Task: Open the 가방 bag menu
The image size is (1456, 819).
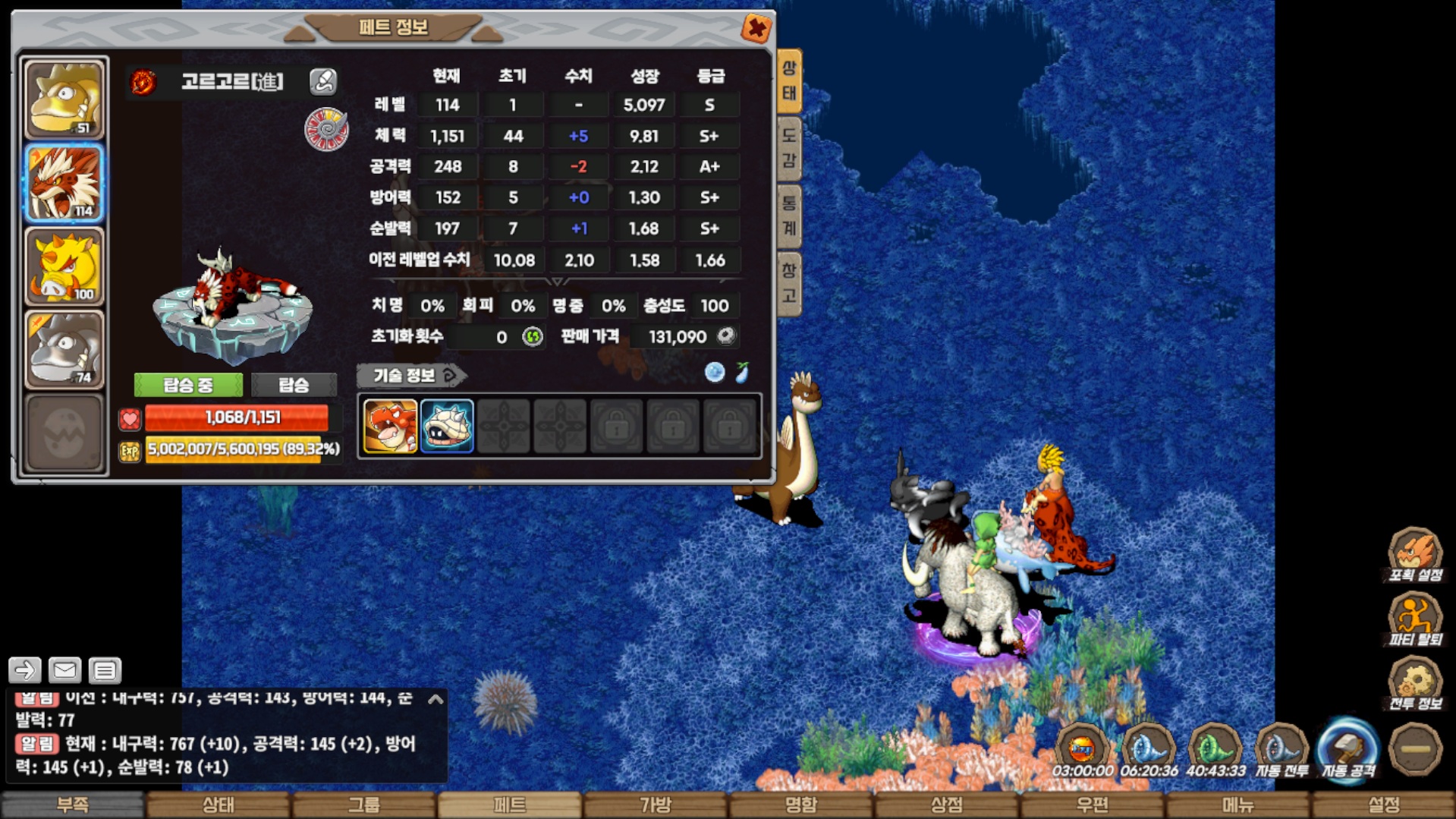Action: click(x=656, y=805)
